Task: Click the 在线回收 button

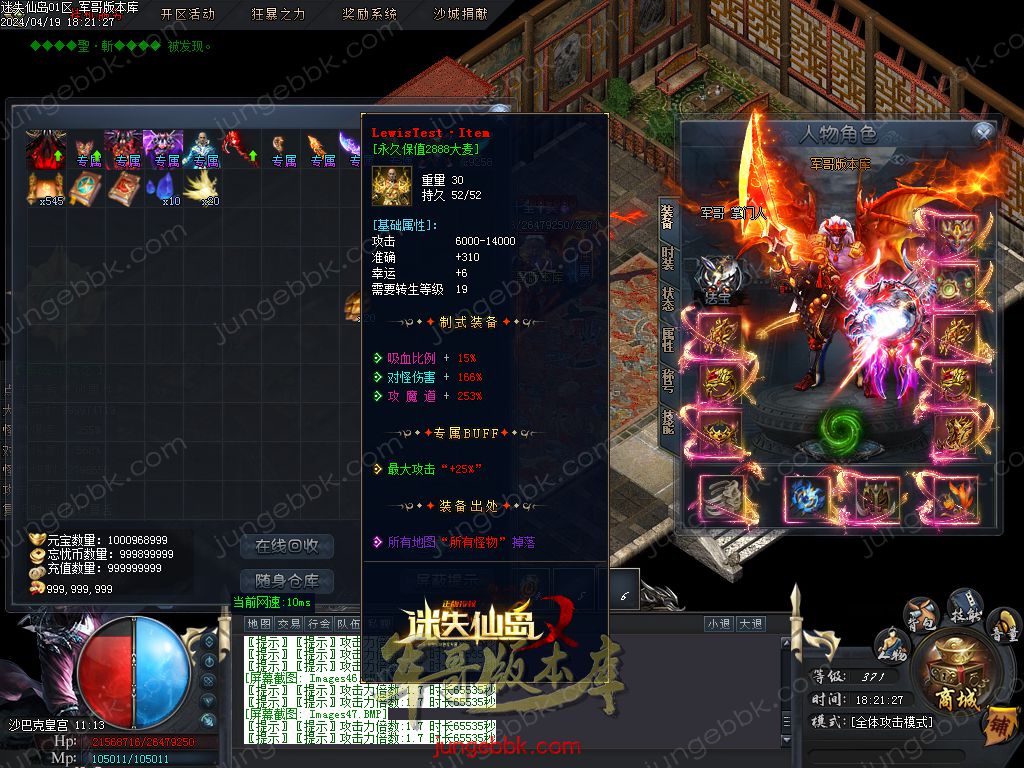Action: 287,546
